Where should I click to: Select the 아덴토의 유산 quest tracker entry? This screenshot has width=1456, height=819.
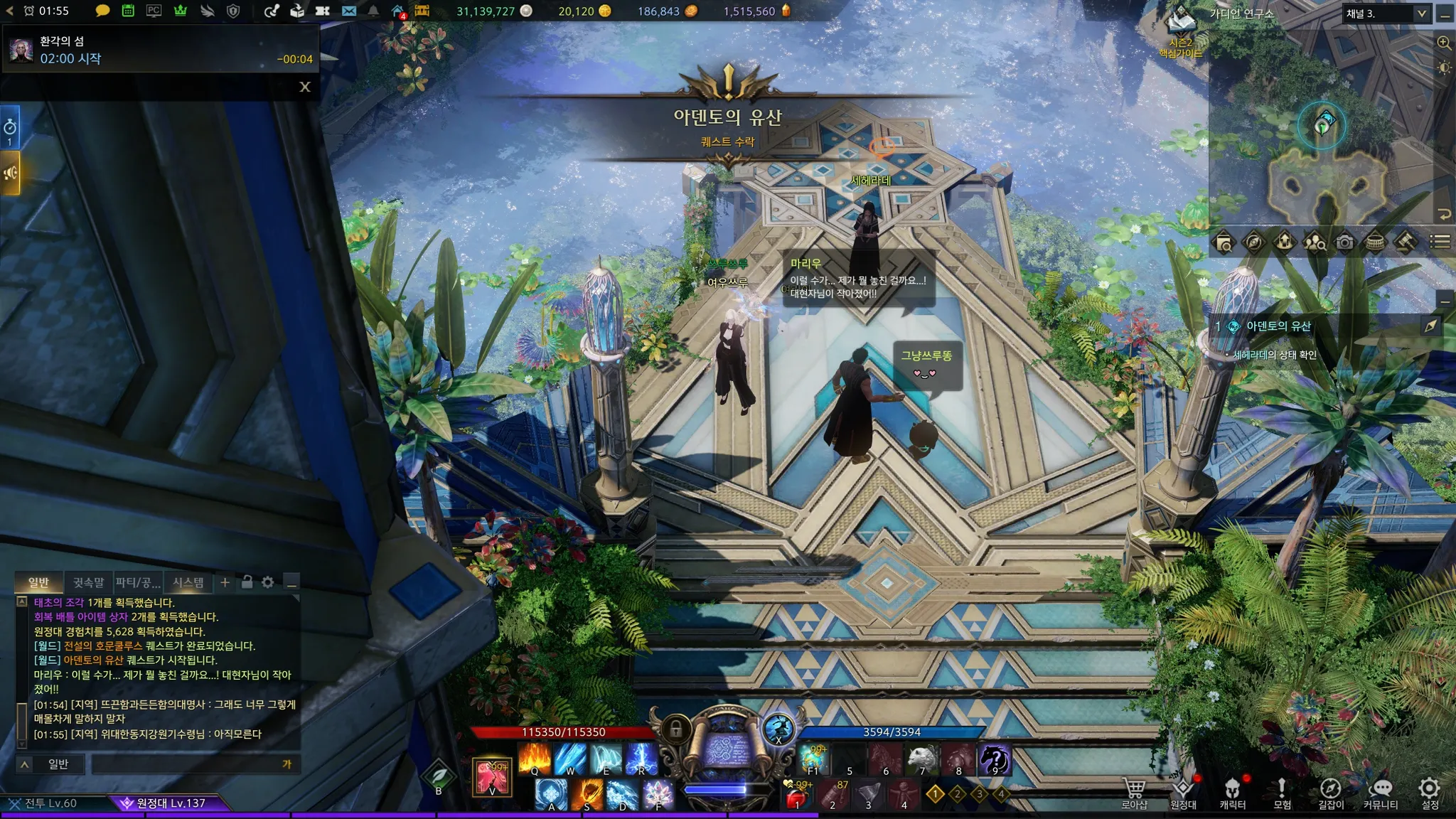1278,326
